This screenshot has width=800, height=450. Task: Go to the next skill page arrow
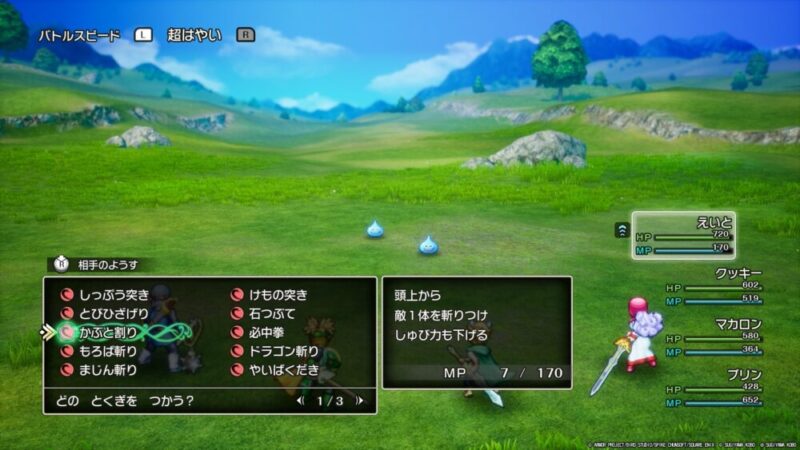(x=360, y=401)
